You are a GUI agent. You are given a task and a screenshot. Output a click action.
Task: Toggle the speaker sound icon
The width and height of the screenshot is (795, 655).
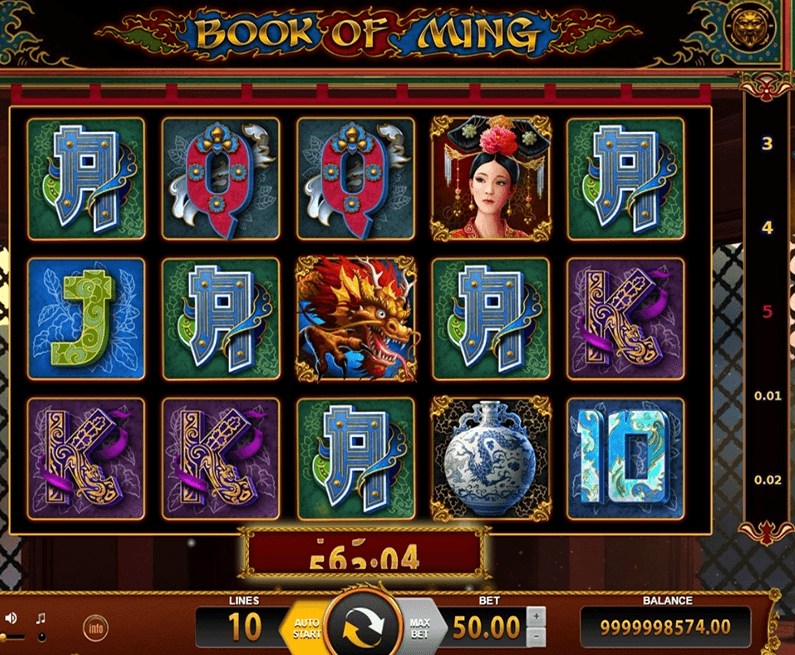click(x=11, y=619)
